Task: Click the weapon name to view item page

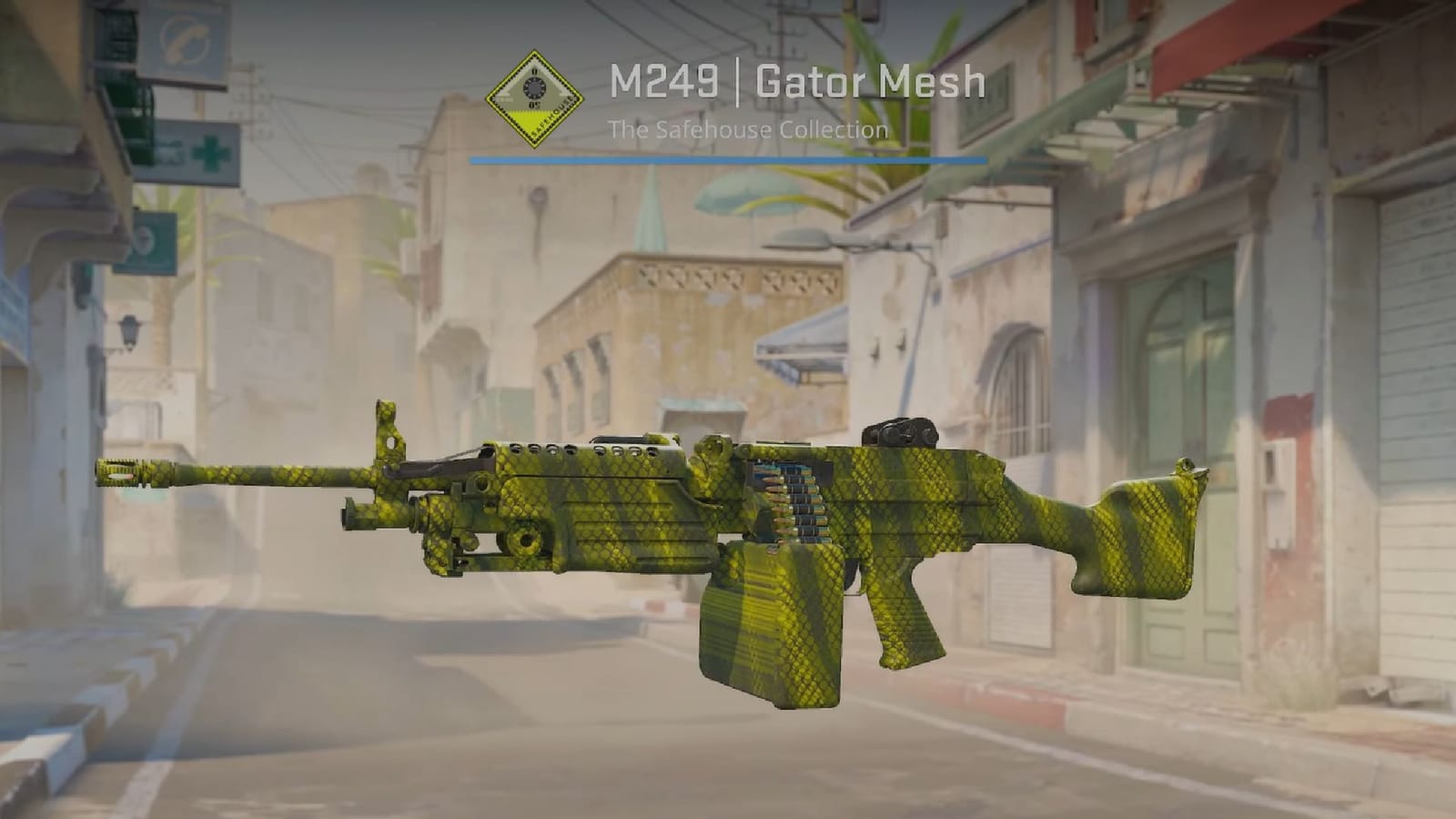Action: (796, 84)
